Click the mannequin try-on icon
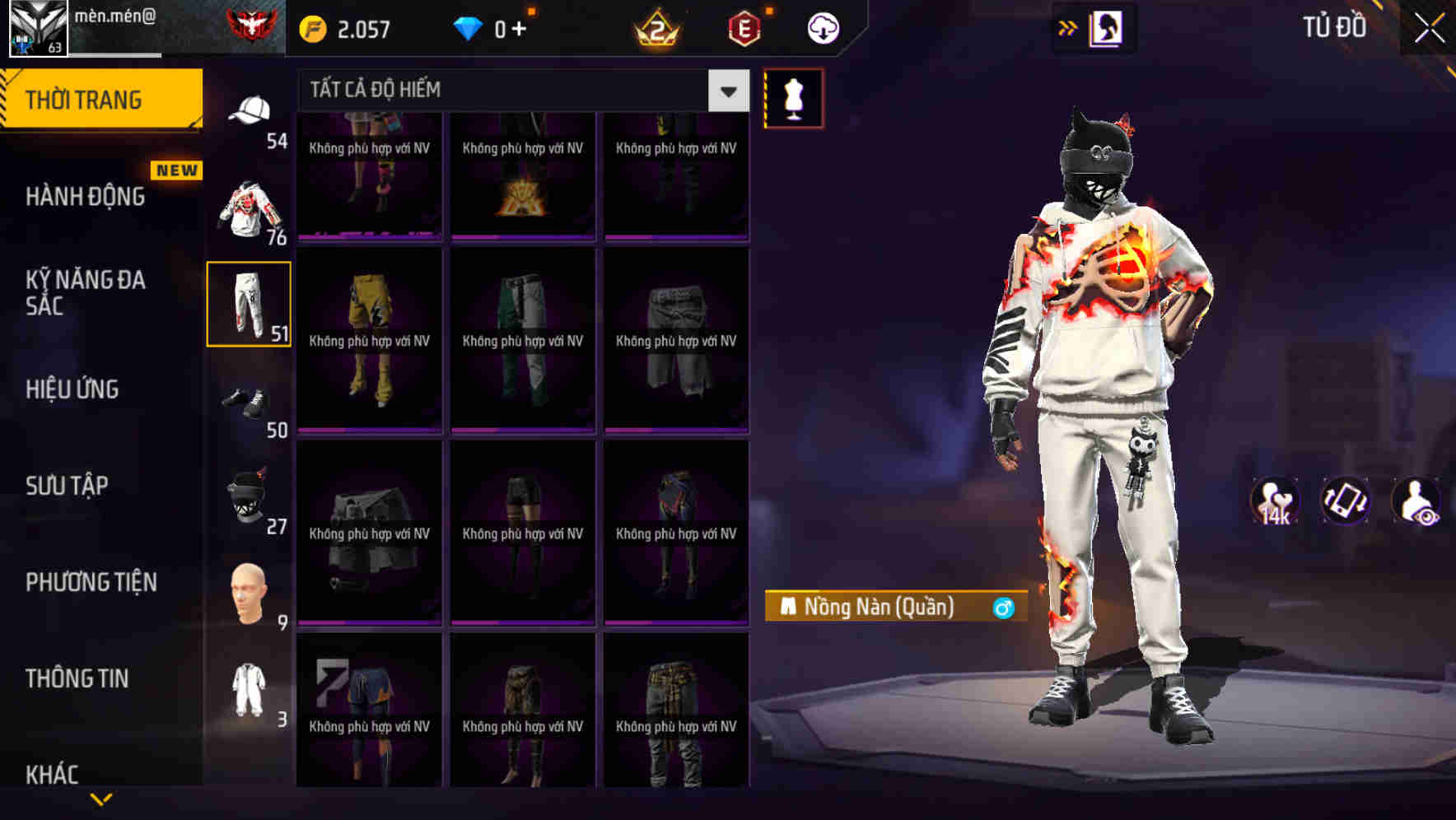 (793, 97)
